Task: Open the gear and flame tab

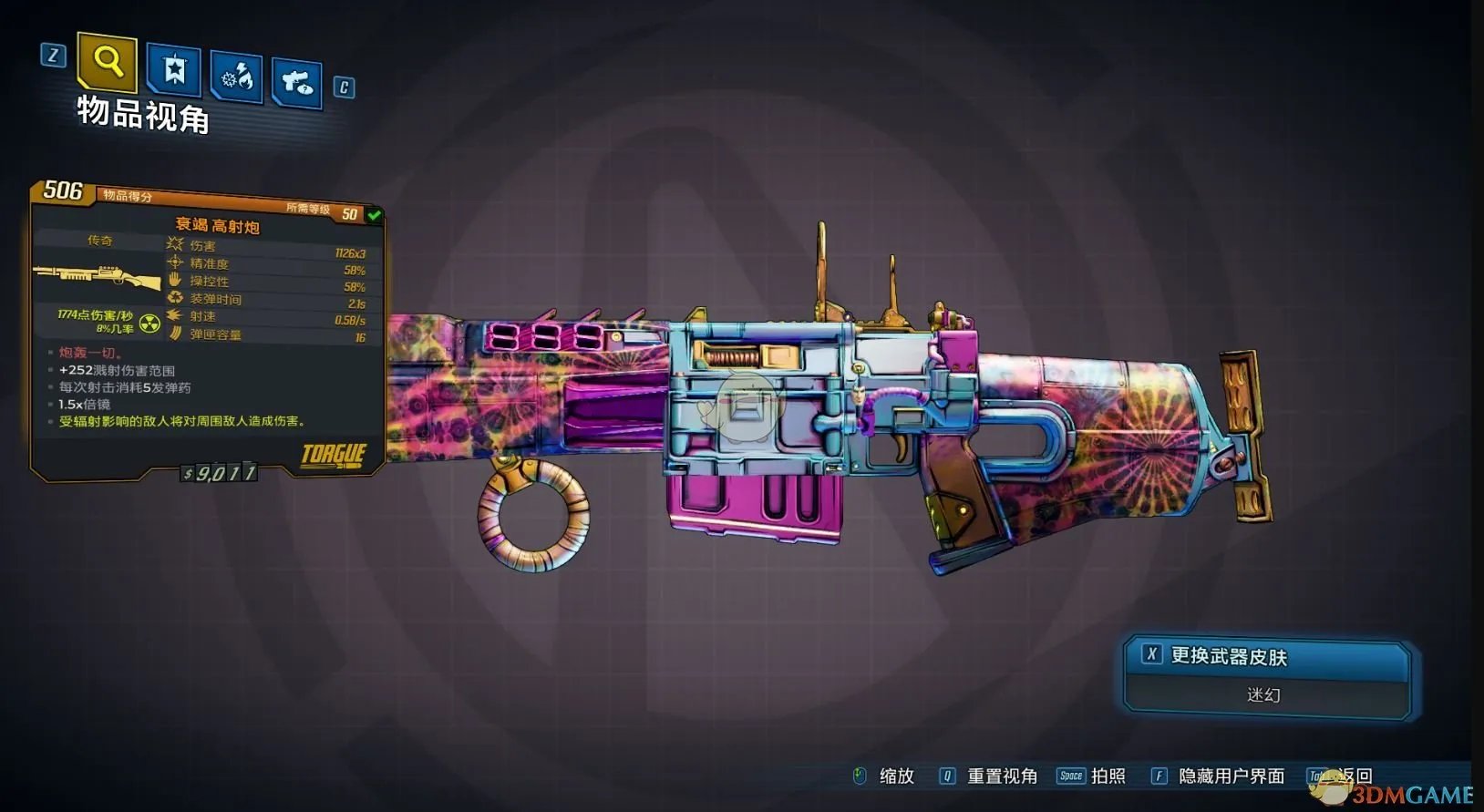Action: 237,77
